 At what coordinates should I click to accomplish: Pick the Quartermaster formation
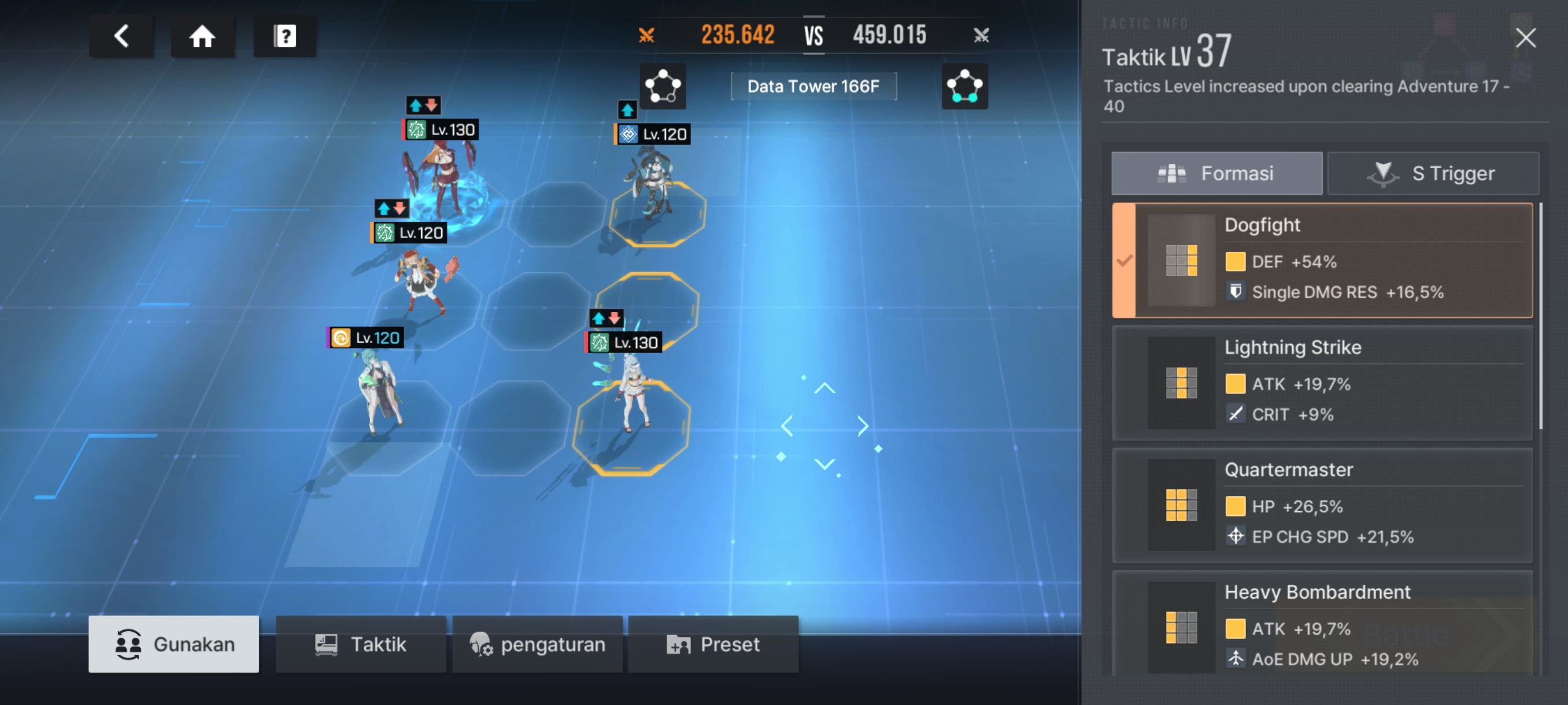[x=1322, y=505]
